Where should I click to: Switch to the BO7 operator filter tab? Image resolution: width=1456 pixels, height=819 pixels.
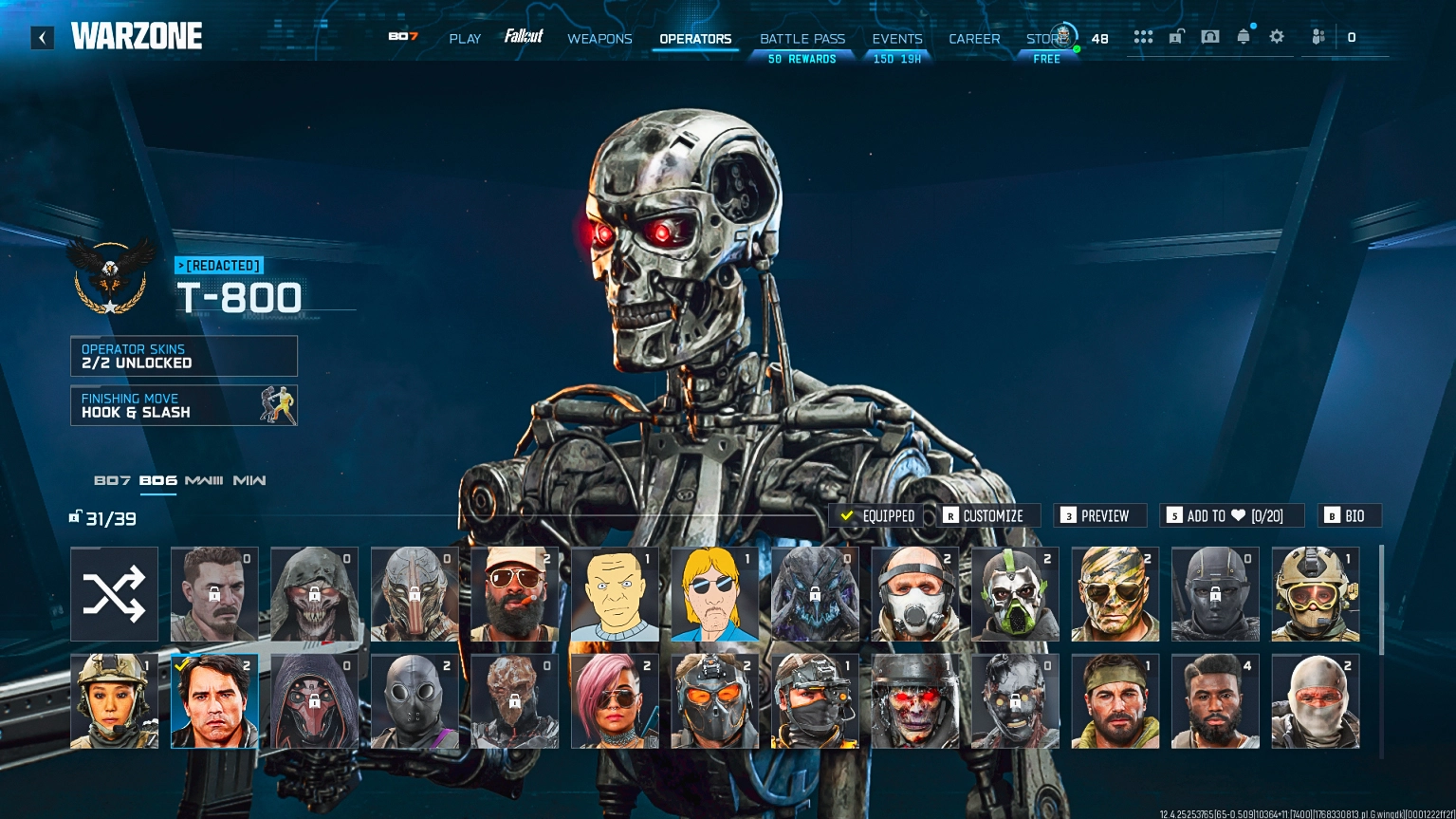(x=113, y=481)
